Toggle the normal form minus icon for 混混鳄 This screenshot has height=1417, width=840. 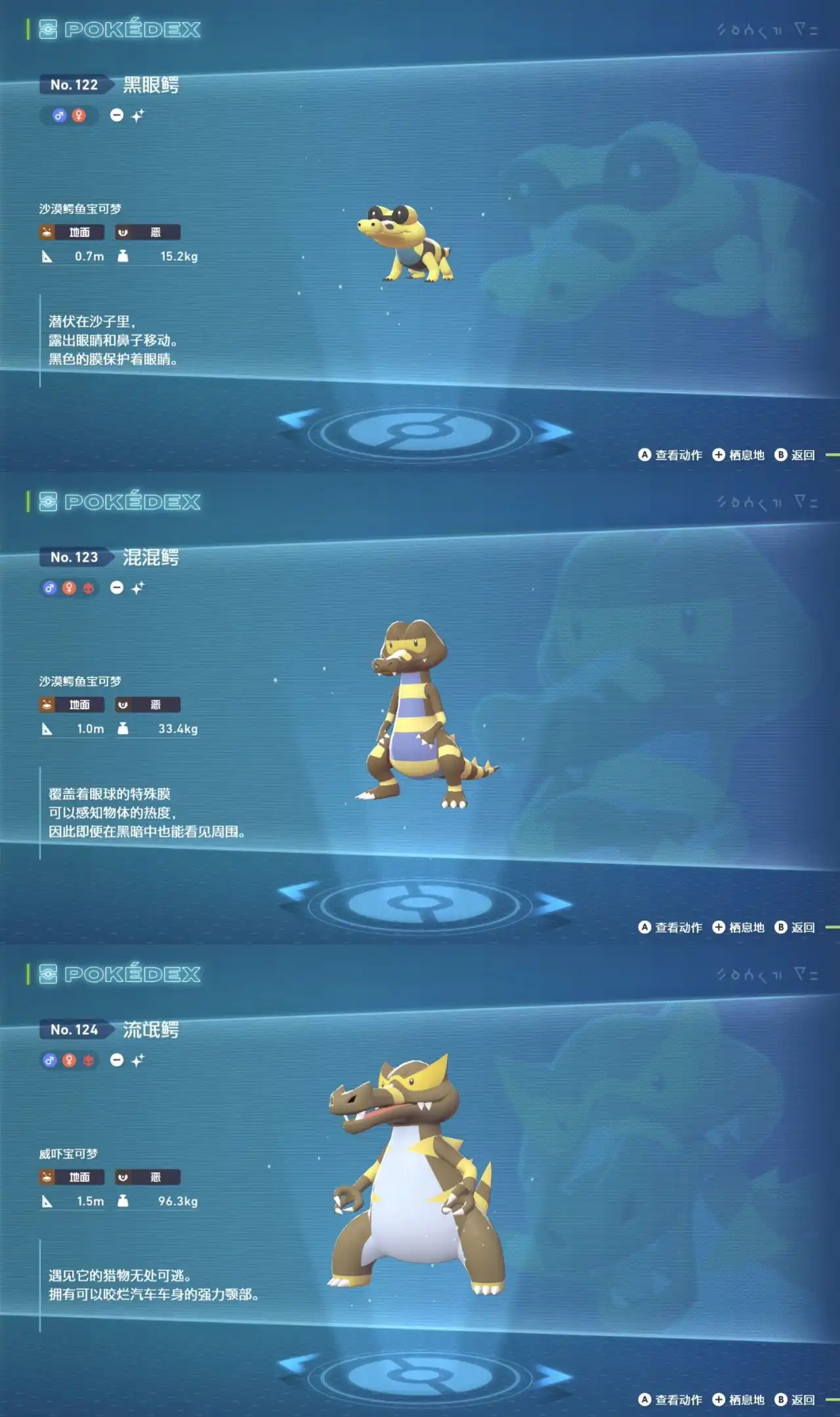click(x=117, y=588)
